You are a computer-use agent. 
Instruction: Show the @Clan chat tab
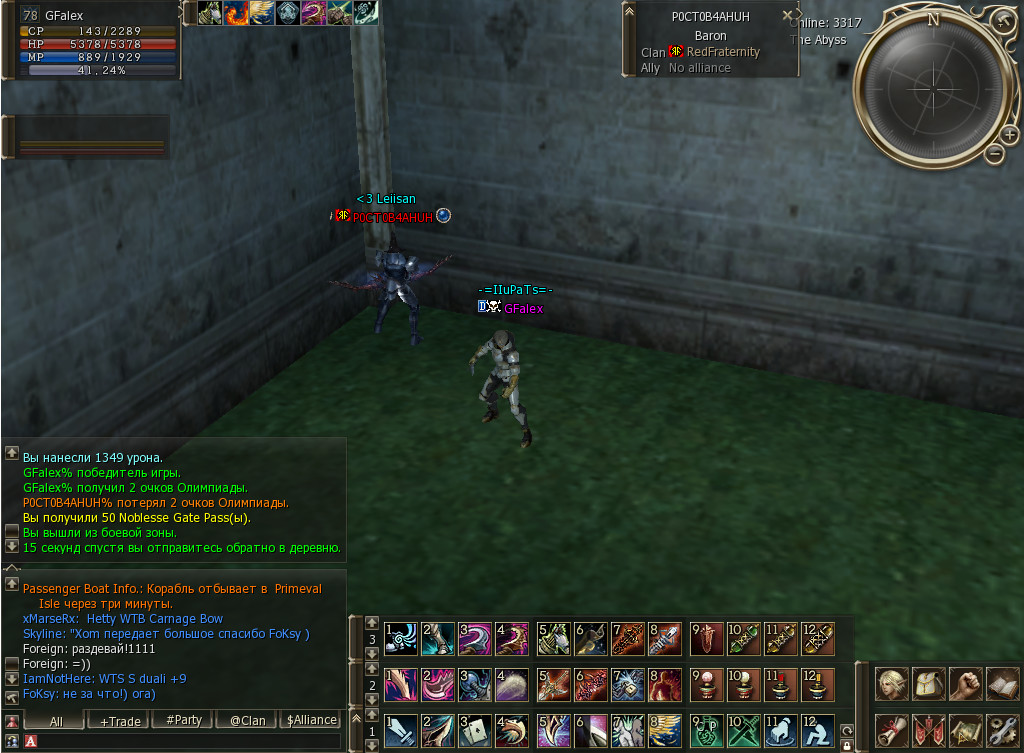point(247,720)
